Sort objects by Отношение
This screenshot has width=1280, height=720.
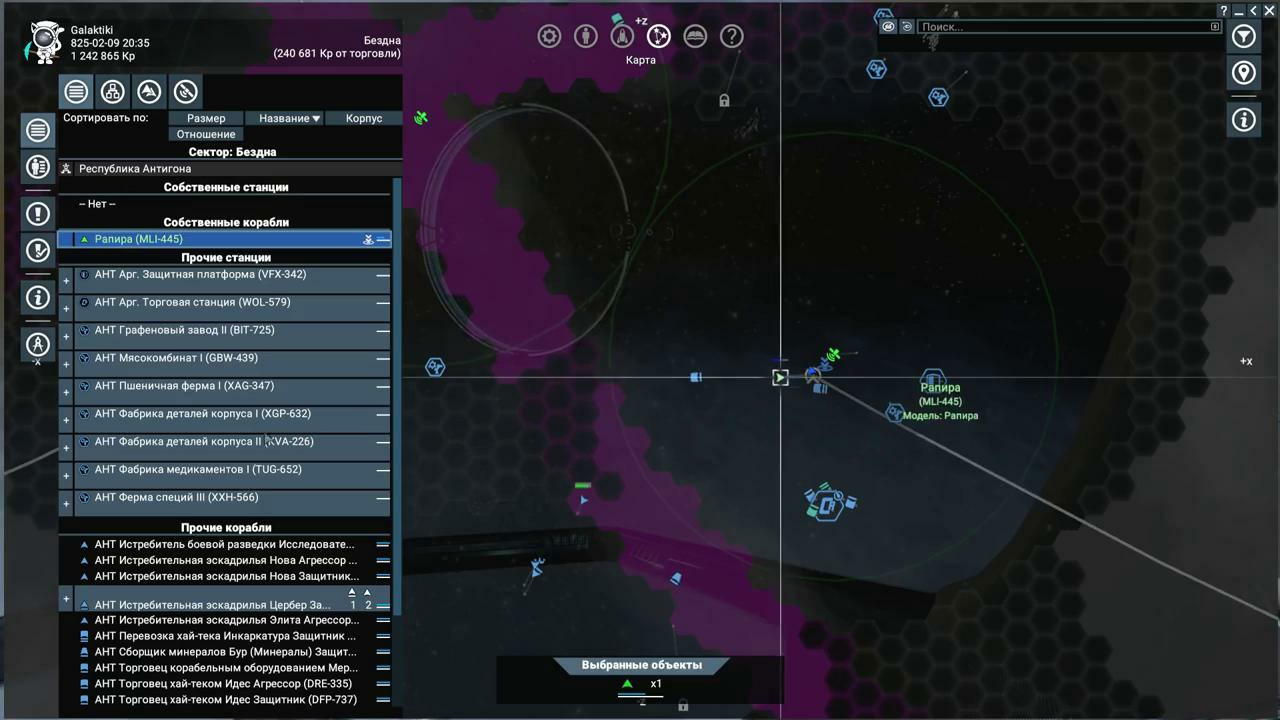point(206,134)
